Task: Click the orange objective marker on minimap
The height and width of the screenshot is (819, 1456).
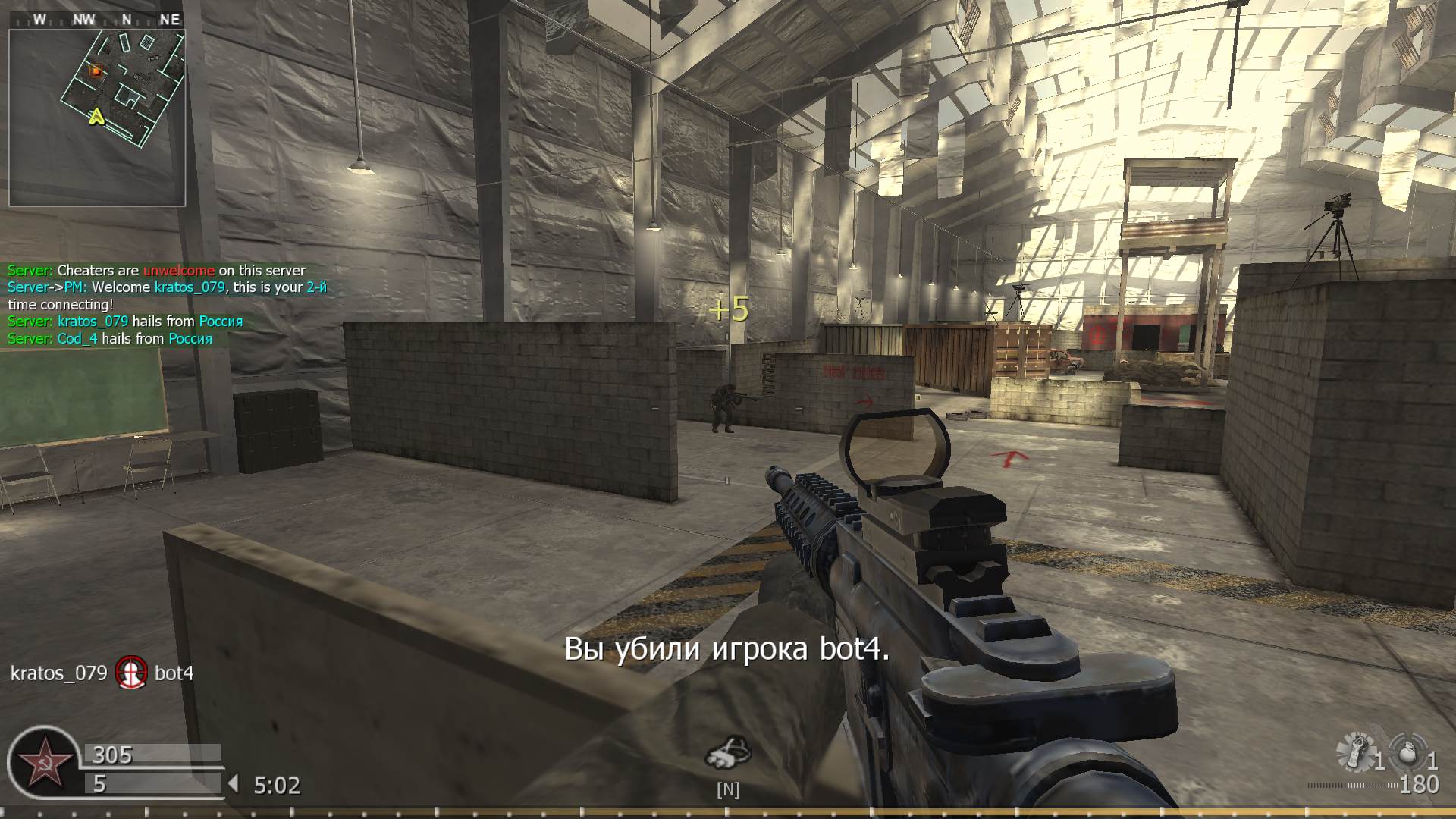Action: tap(96, 72)
